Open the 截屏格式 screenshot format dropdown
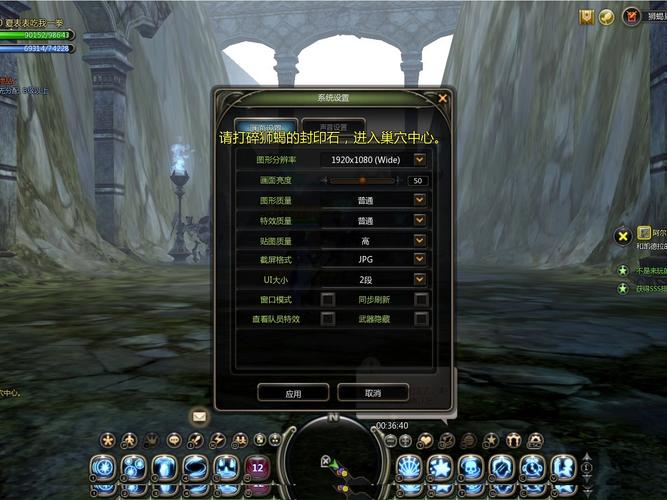 click(420, 260)
